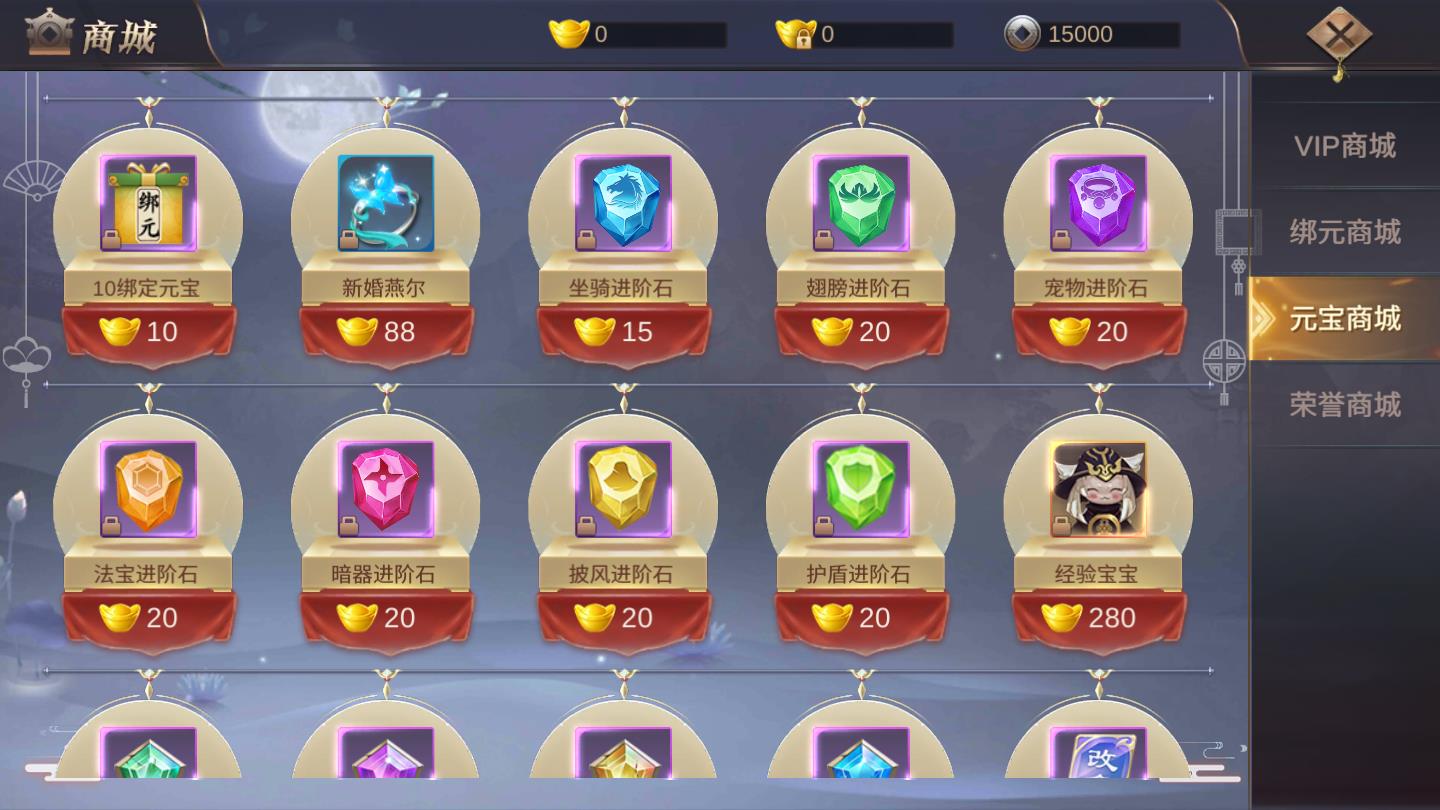
Task: Close the shop with the X button
Action: pyautogui.click(x=1339, y=37)
